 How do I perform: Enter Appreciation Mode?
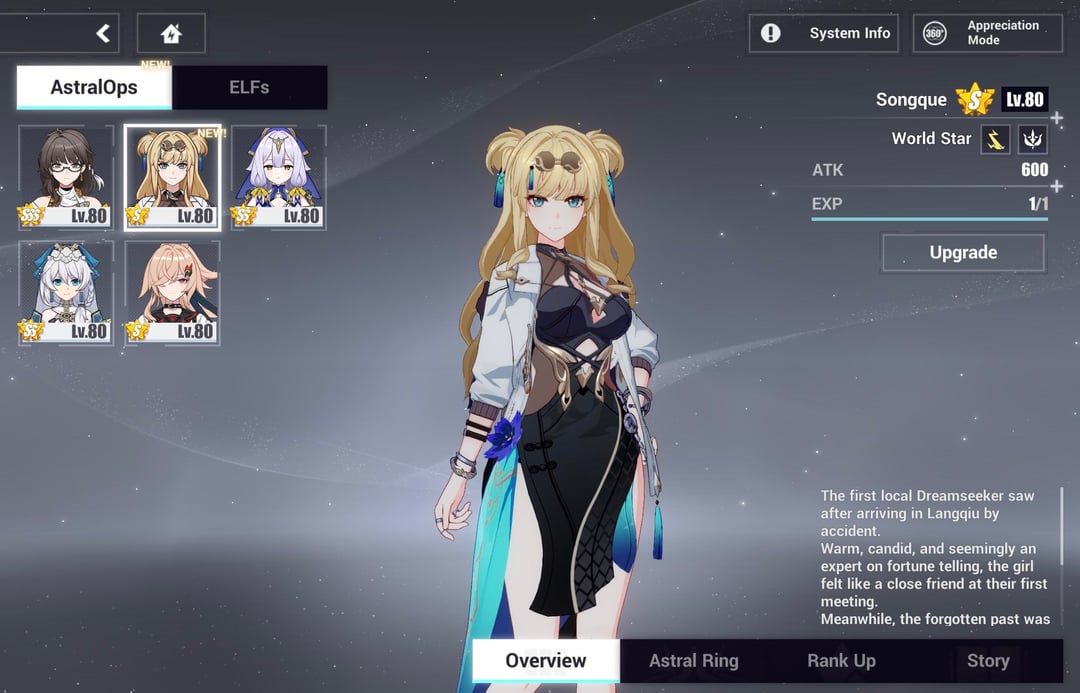tap(989, 33)
